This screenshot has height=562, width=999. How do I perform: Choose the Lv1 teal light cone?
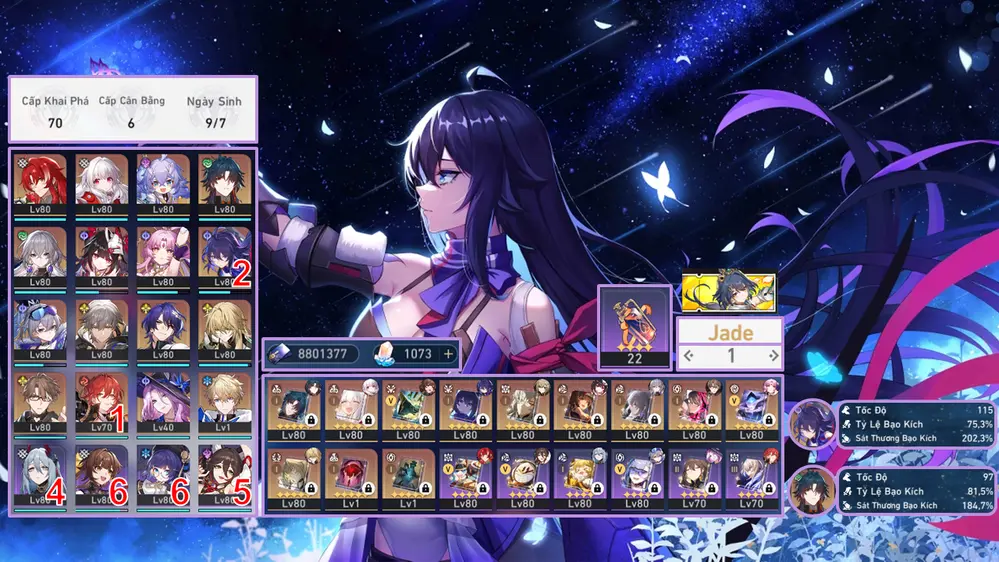click(408, 478)
